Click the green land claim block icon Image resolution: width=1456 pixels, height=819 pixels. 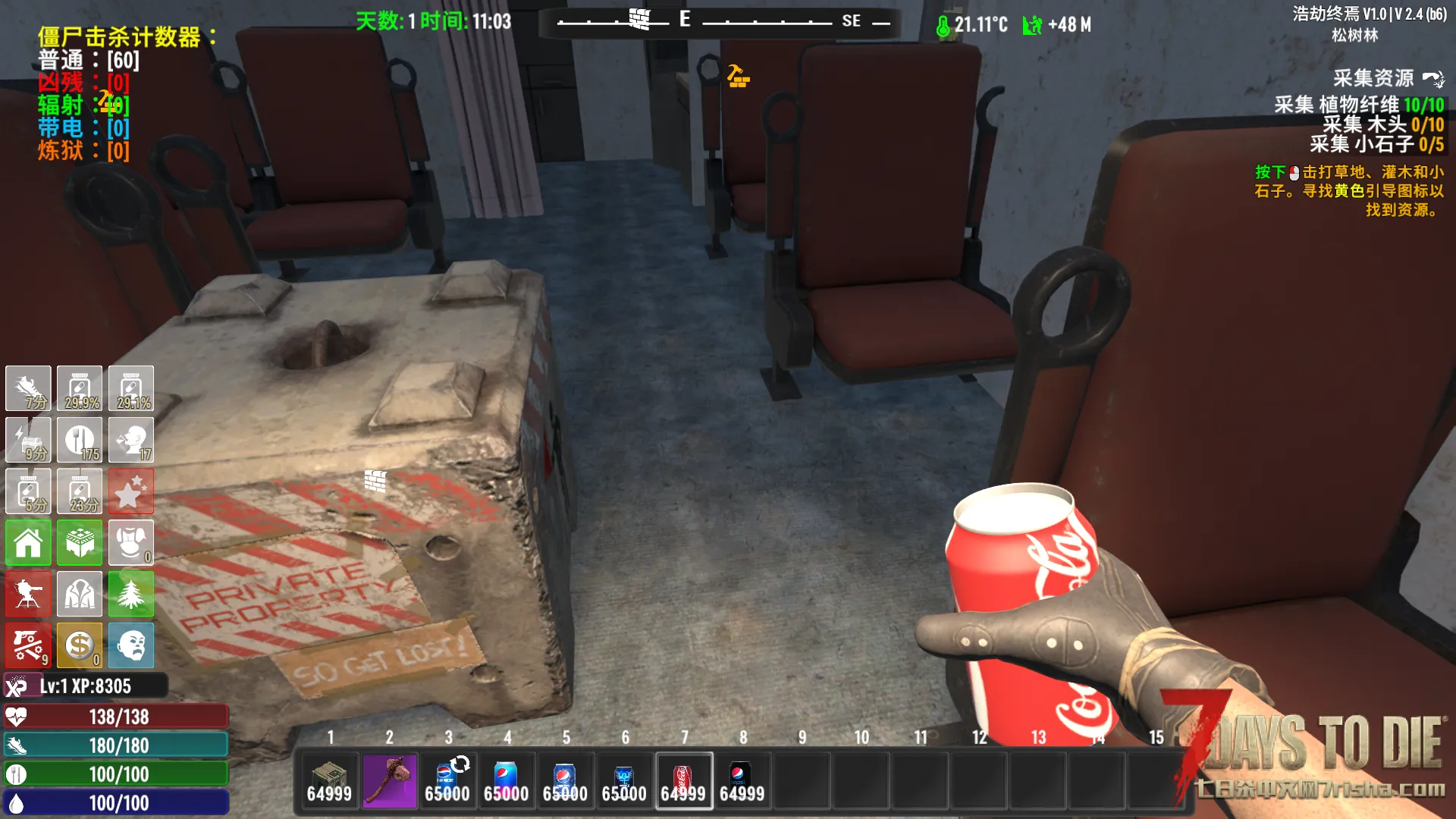[80, 543]
